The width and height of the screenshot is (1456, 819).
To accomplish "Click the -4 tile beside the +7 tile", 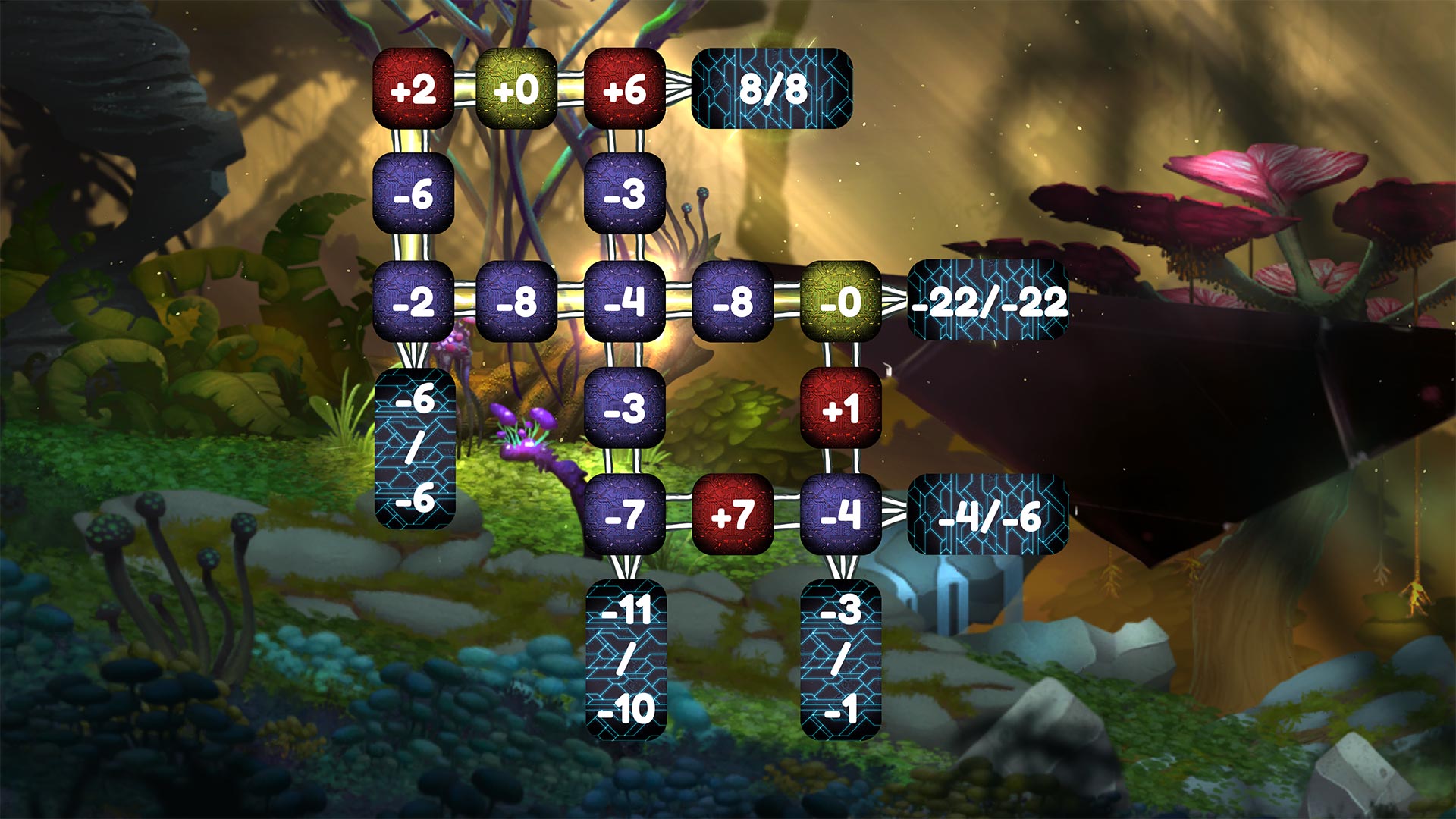I will [839, 516].
